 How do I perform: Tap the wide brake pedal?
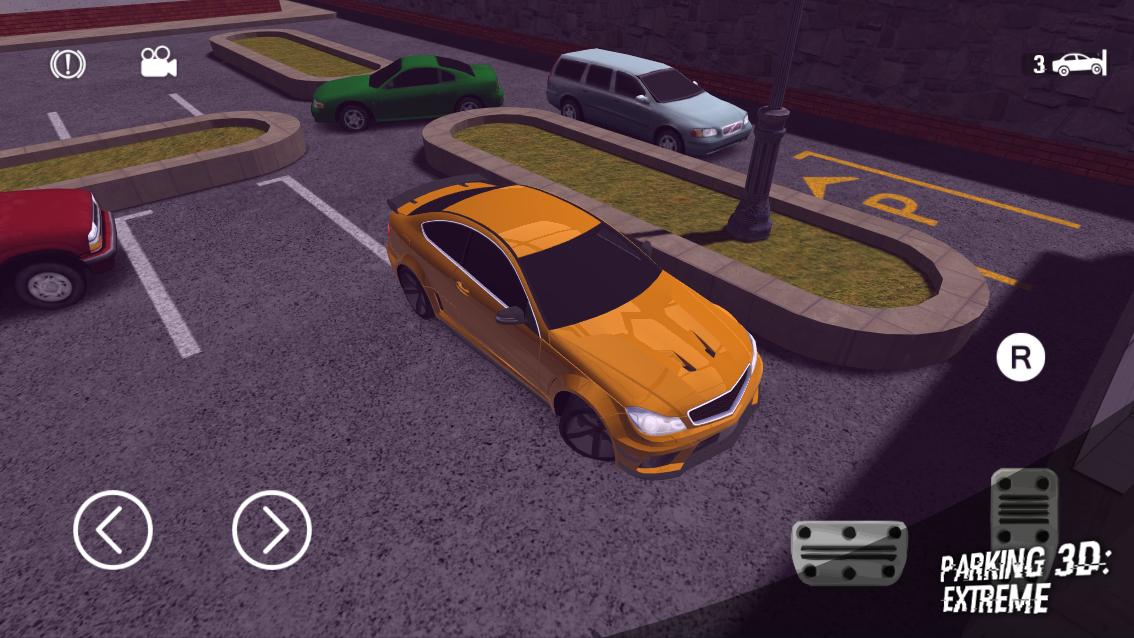[848, 552]
